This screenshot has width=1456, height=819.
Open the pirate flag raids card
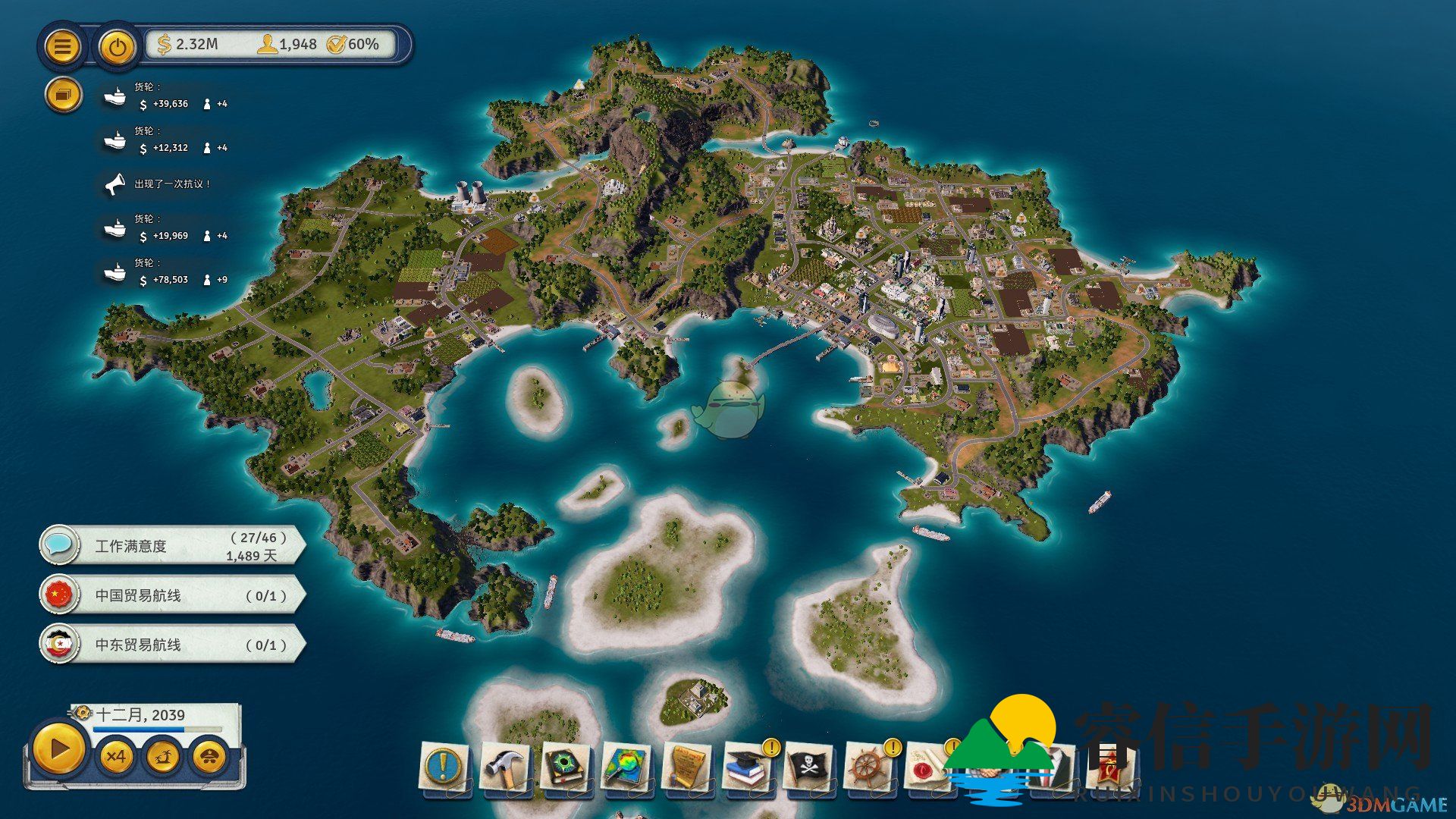click(808, 767)
